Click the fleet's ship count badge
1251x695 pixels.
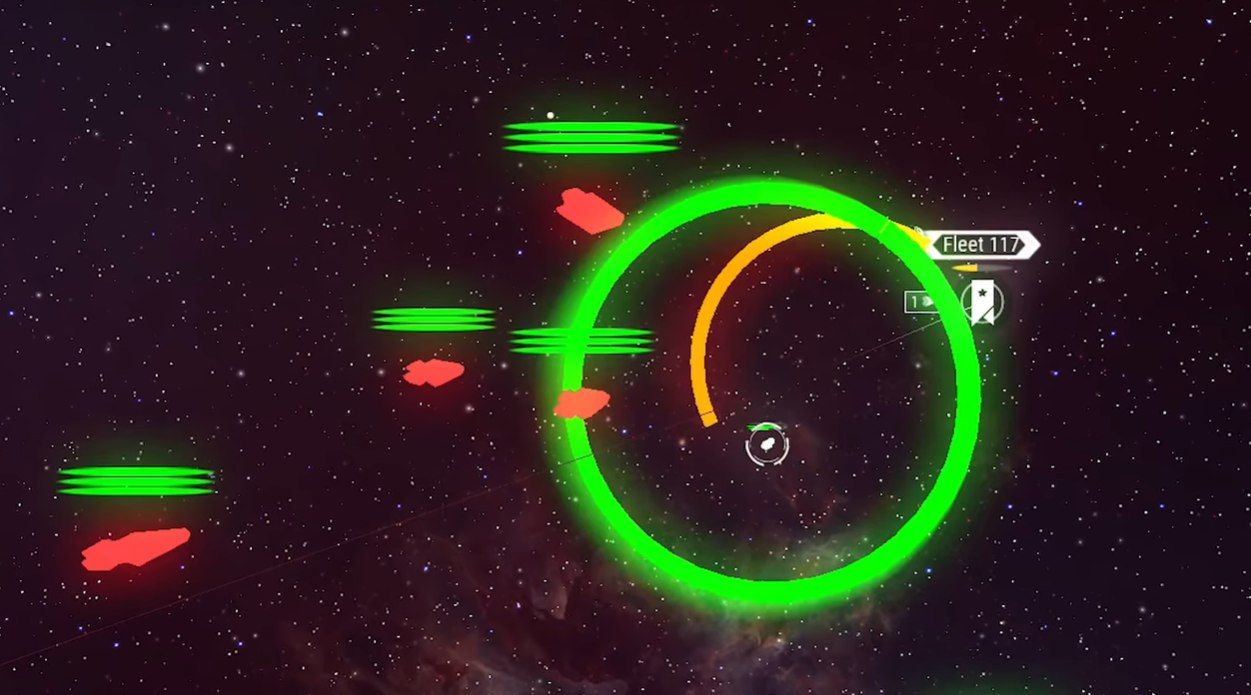921,300
